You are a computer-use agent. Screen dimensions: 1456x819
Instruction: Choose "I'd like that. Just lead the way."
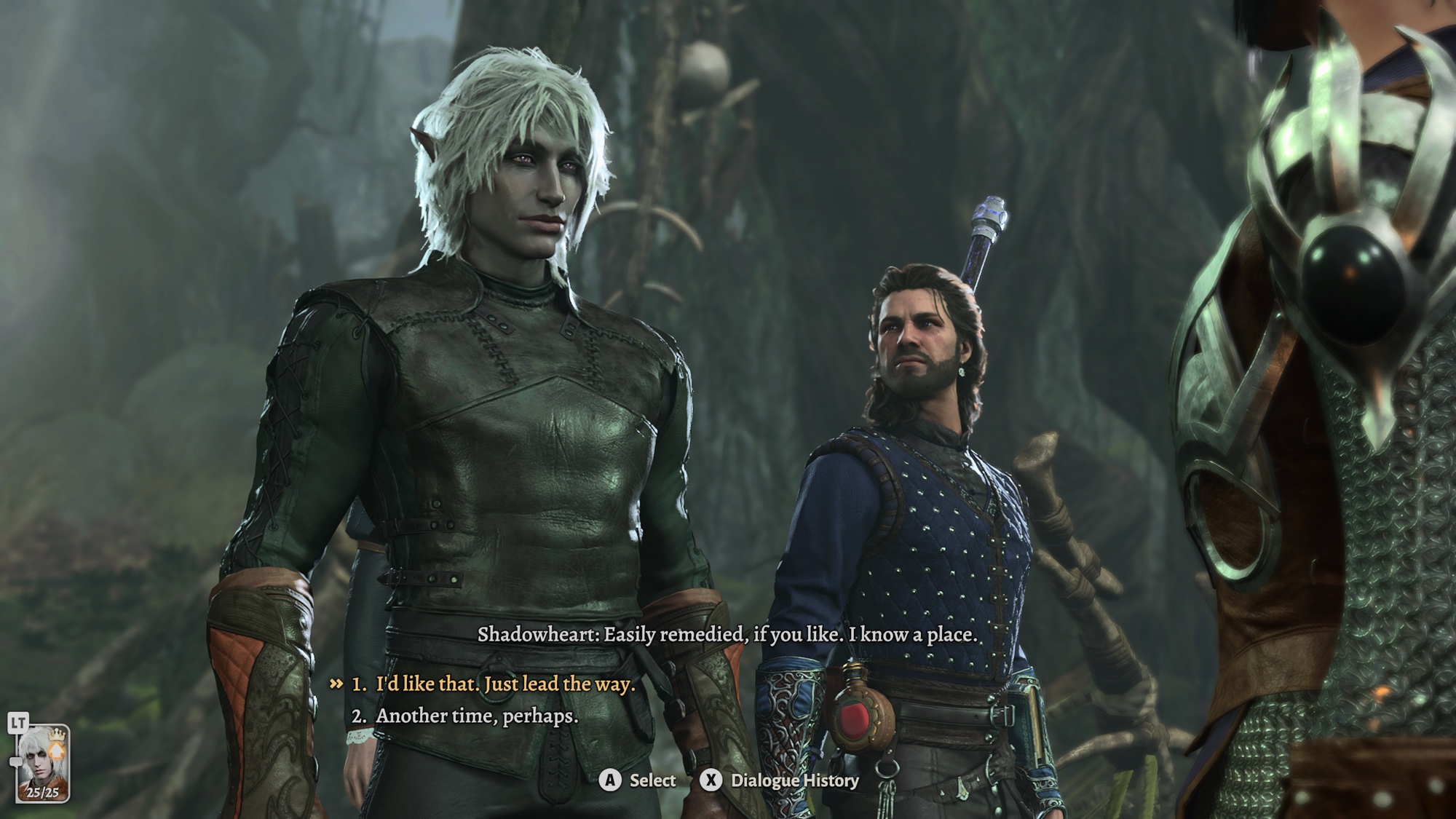pos(505,684)
